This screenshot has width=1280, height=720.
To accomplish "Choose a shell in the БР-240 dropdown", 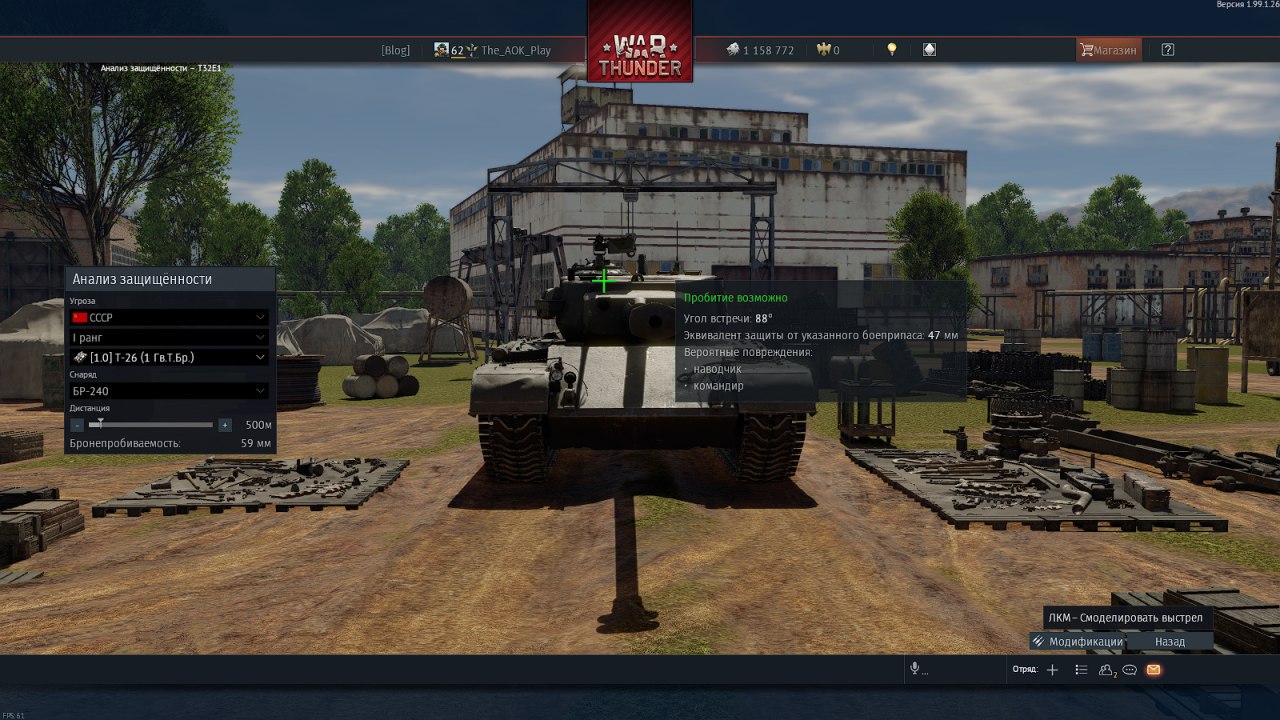I will 169,391.
